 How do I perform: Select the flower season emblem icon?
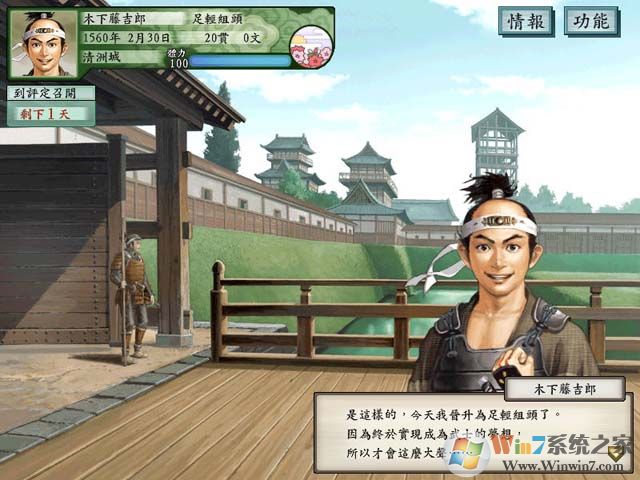coord(309,44)
